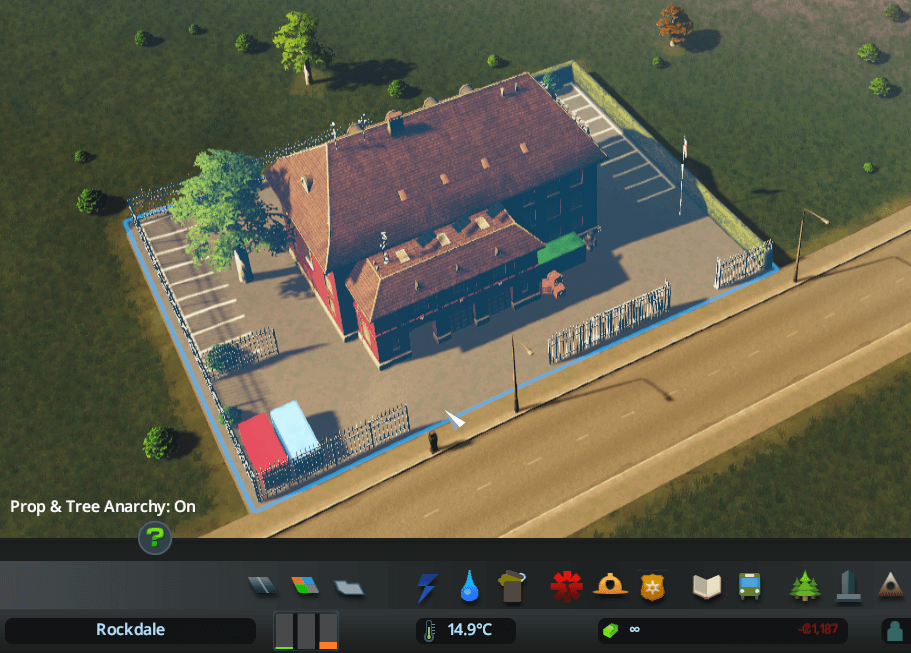911x653 pixels.
Task: Open the Water and Sewage droplet menu
Action: coord(470,587)
